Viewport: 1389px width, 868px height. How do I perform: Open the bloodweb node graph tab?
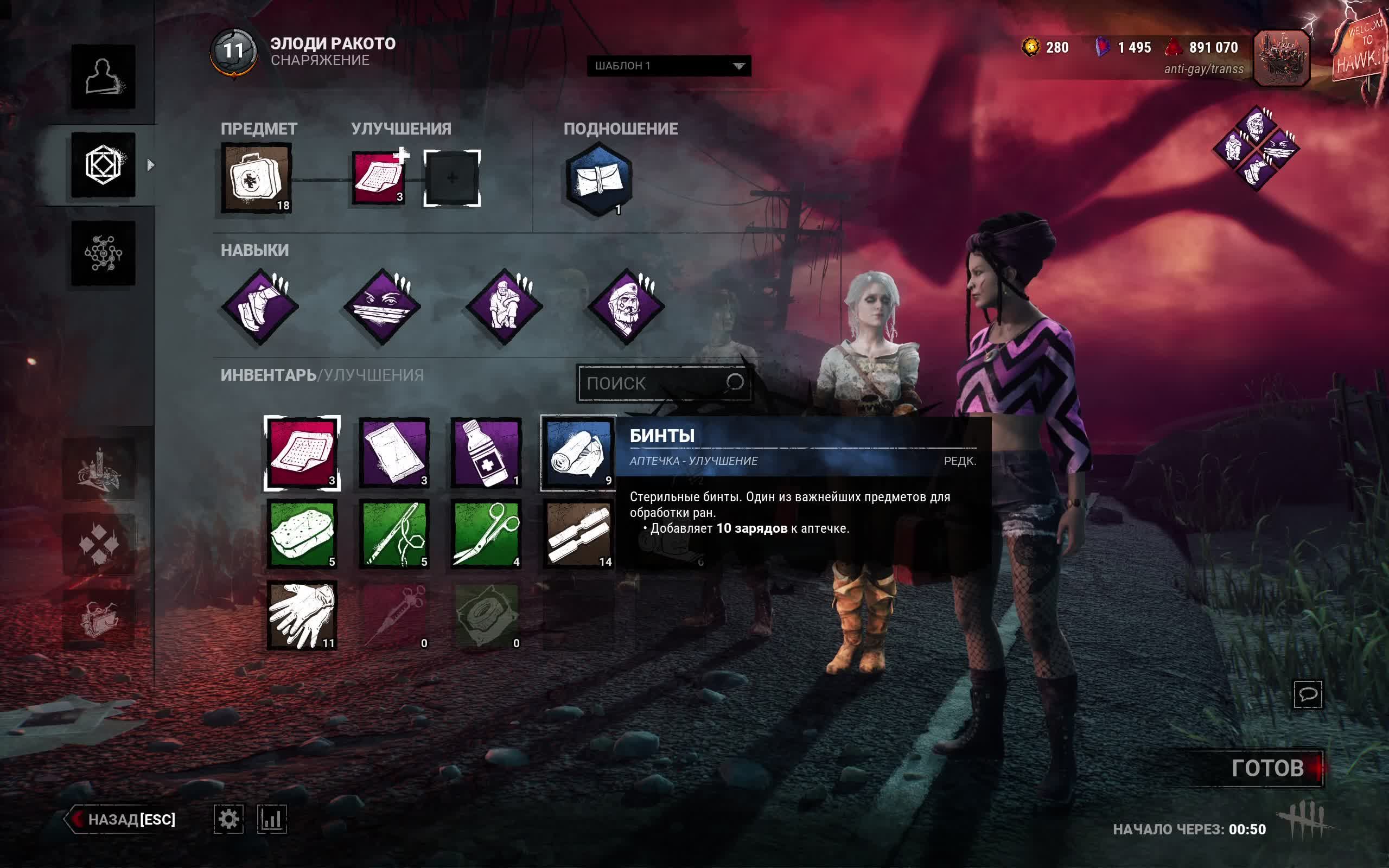[103, 253]
